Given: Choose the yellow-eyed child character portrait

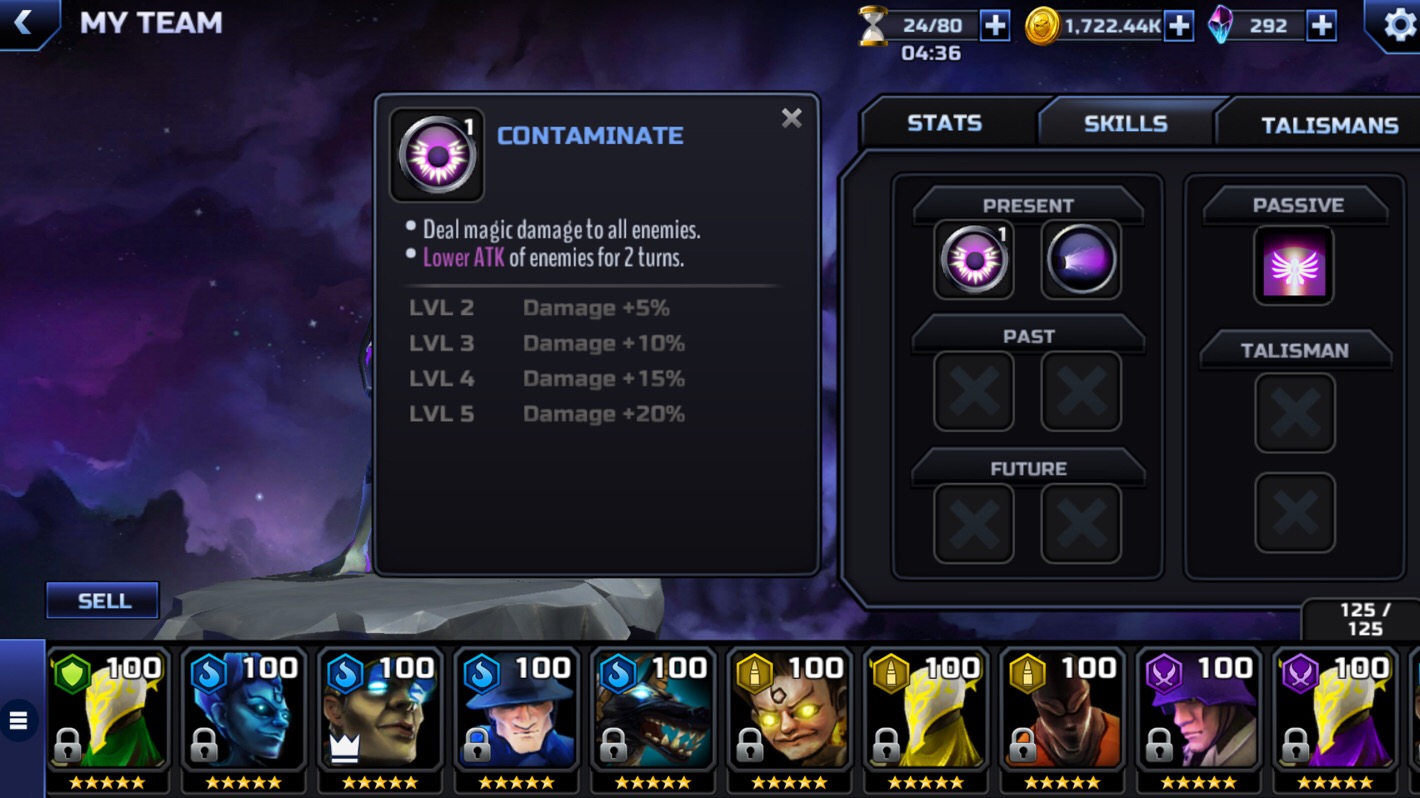Looking at the screenshot, I should [x=789, y=712].
